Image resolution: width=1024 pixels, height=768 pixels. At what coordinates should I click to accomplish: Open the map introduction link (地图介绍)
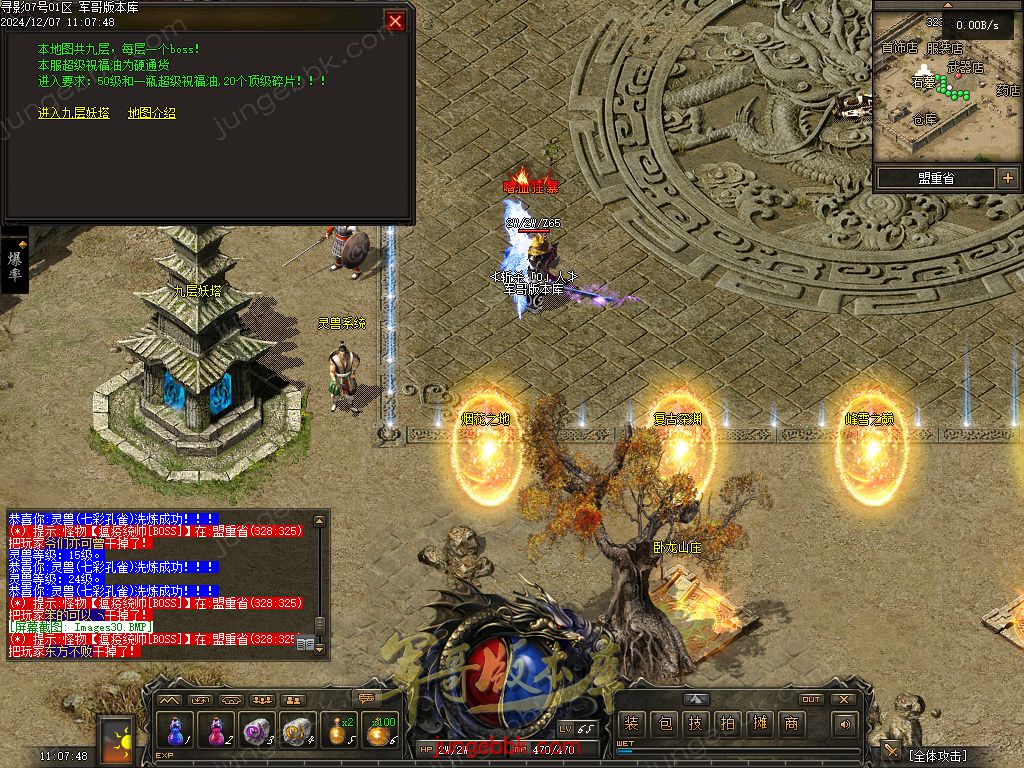(x=151, y=113)
